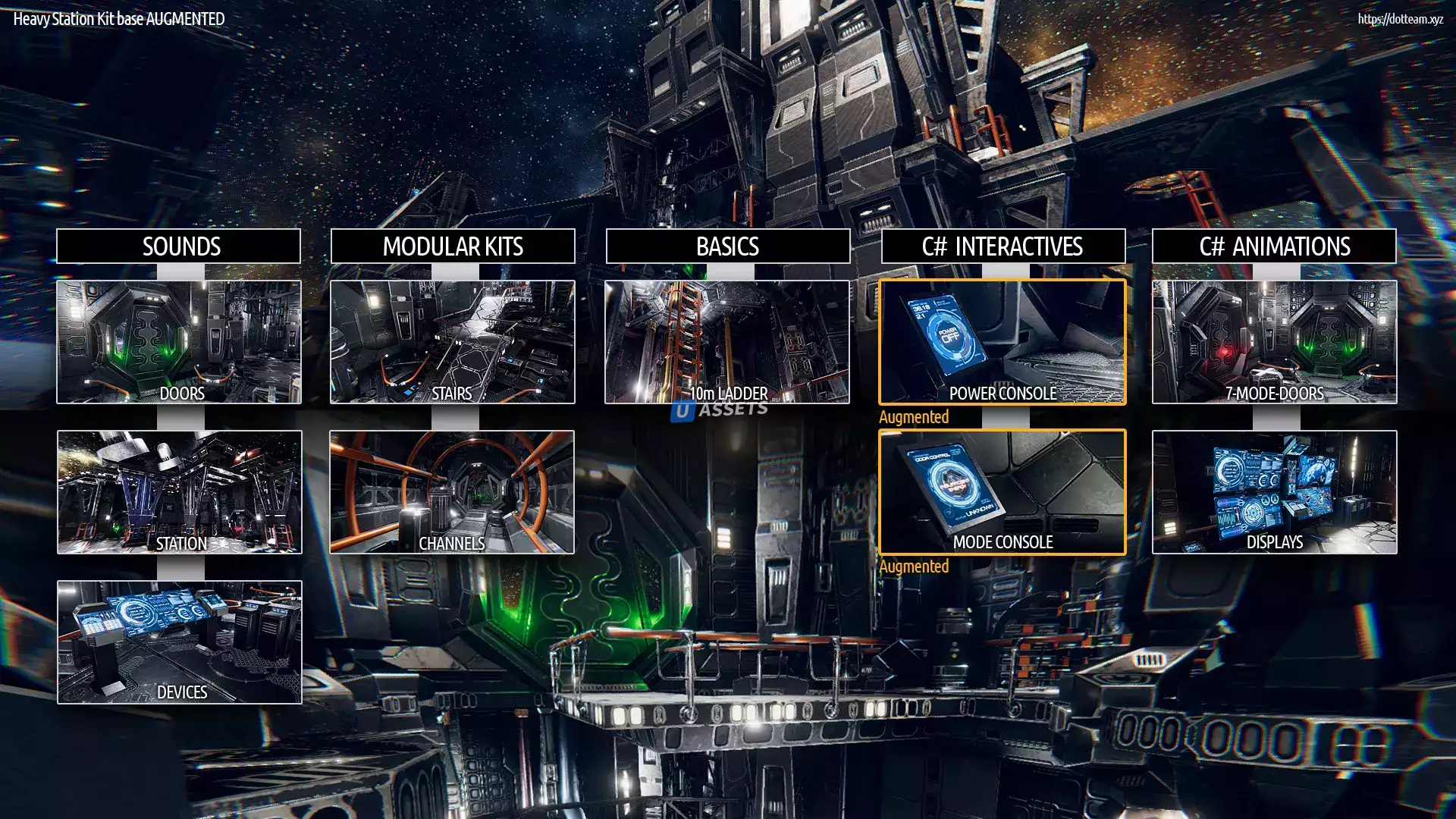This screenshot has height=819, width=1456.
Task: Select the DEVICES thumbnail
Action: click(179, 642)
